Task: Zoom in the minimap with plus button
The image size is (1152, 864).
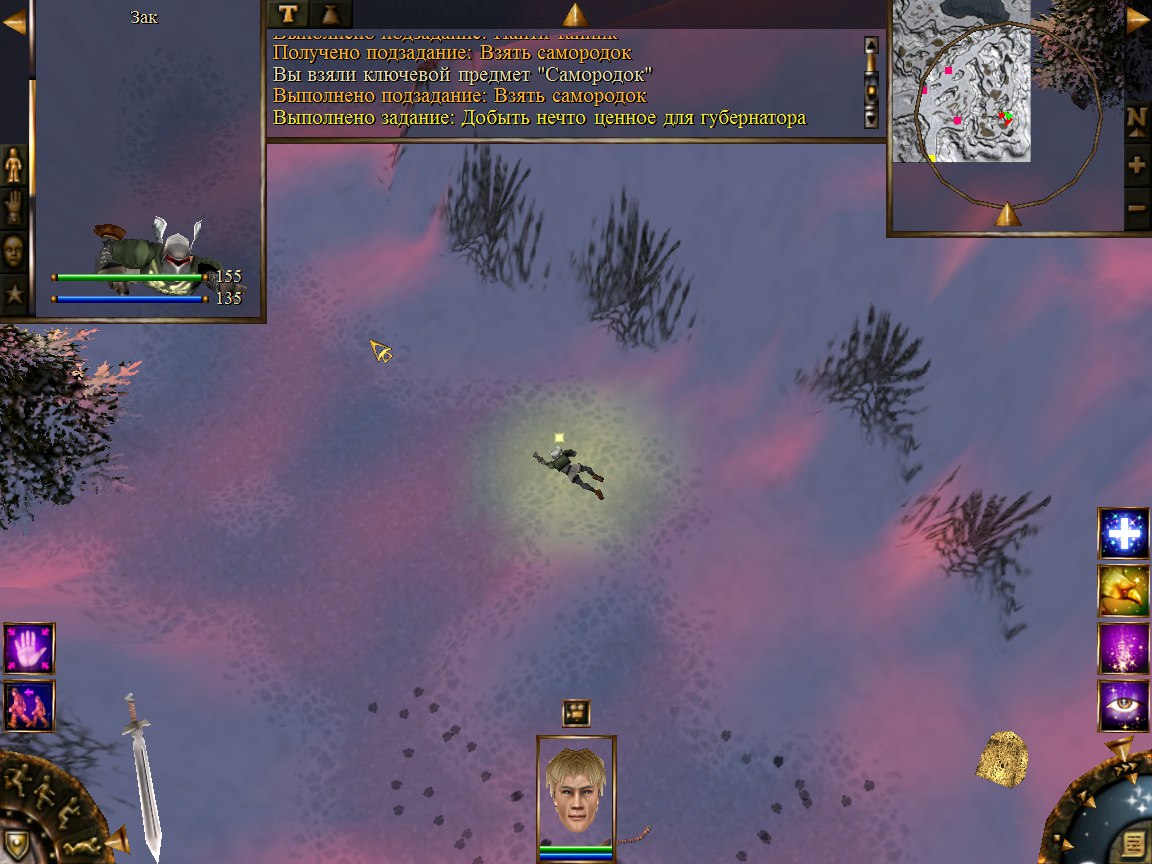Action: 1137,165
